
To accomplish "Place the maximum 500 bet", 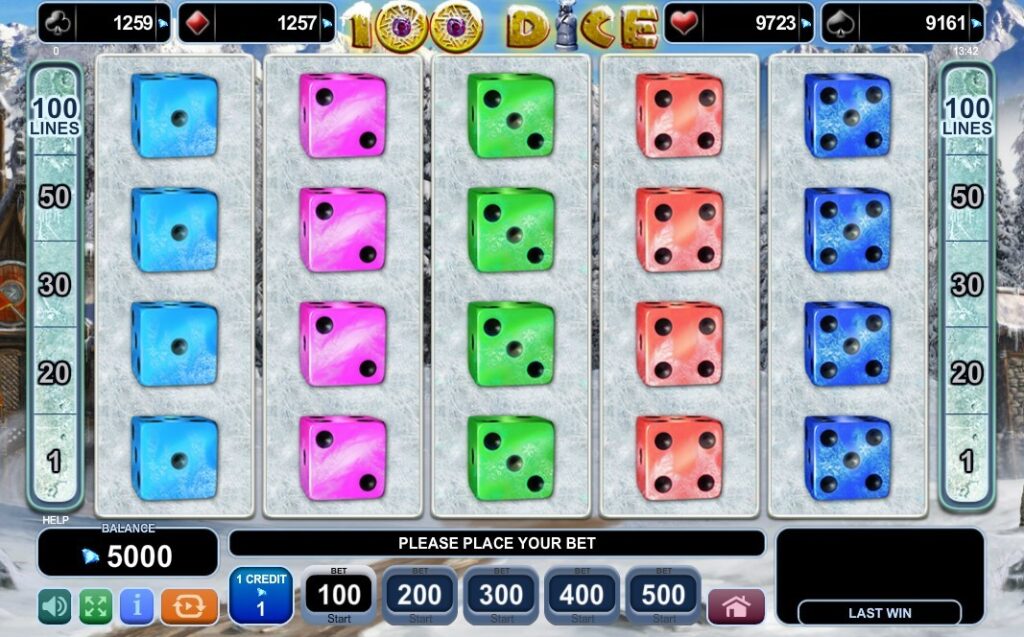I will (663, 596).
